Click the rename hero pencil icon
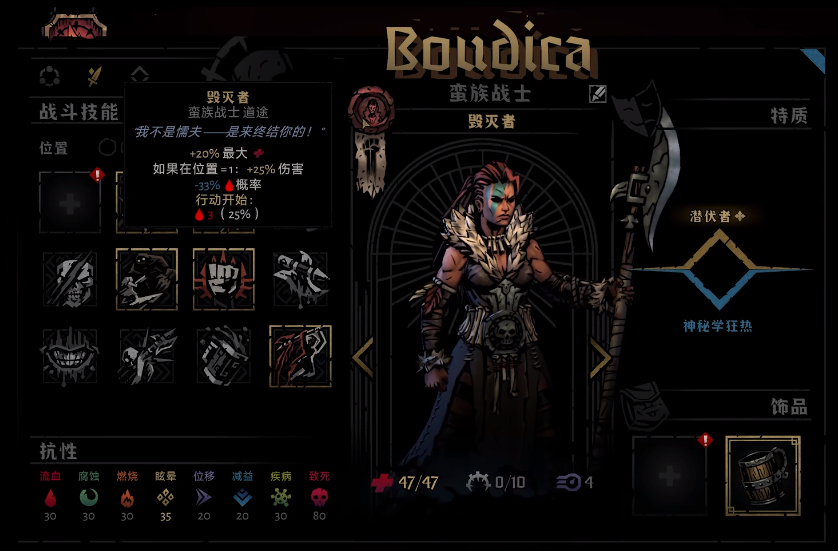838x551 pixels. pos(597,95)
